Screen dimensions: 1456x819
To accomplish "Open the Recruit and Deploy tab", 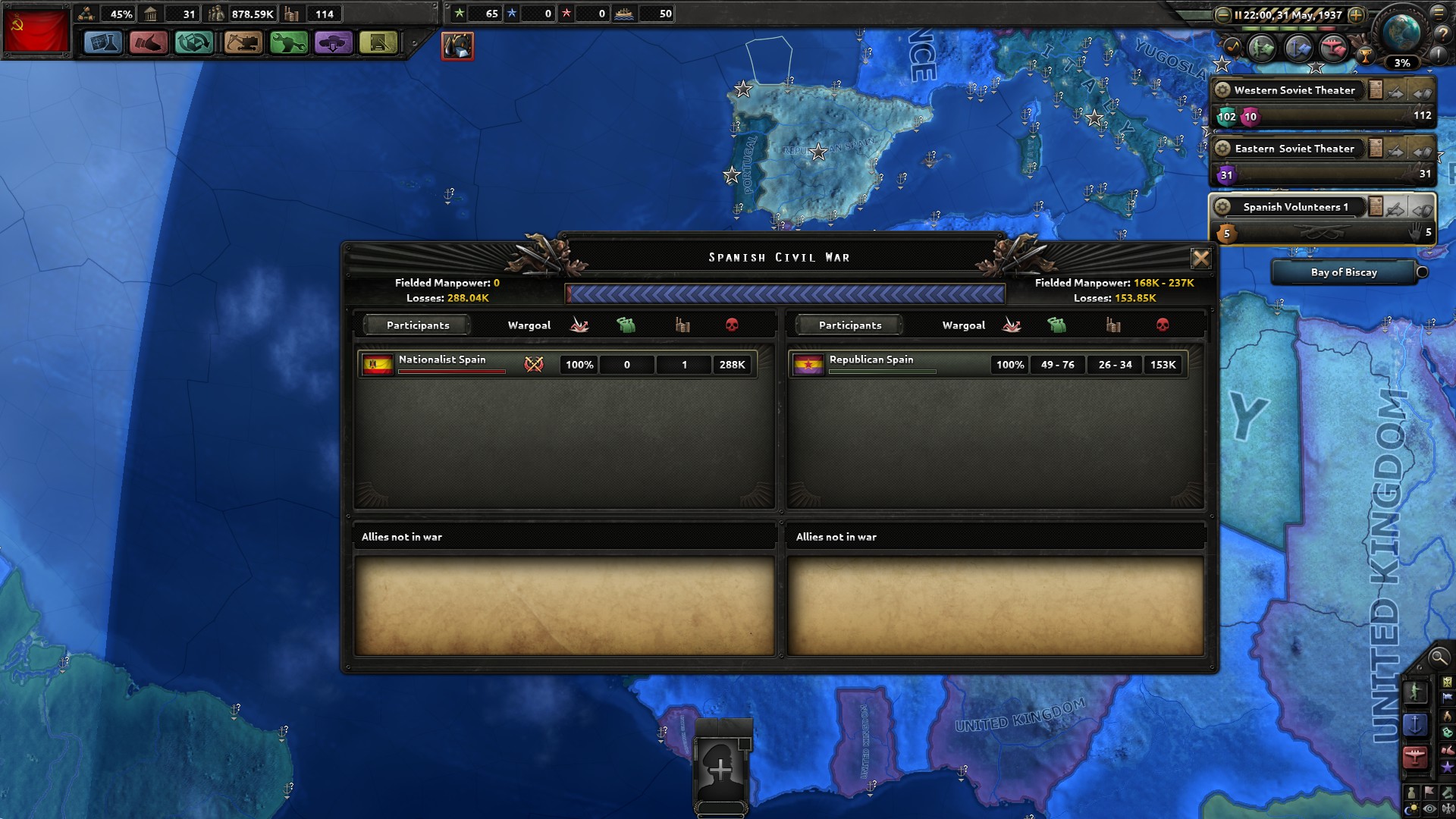I will point(334,43).
